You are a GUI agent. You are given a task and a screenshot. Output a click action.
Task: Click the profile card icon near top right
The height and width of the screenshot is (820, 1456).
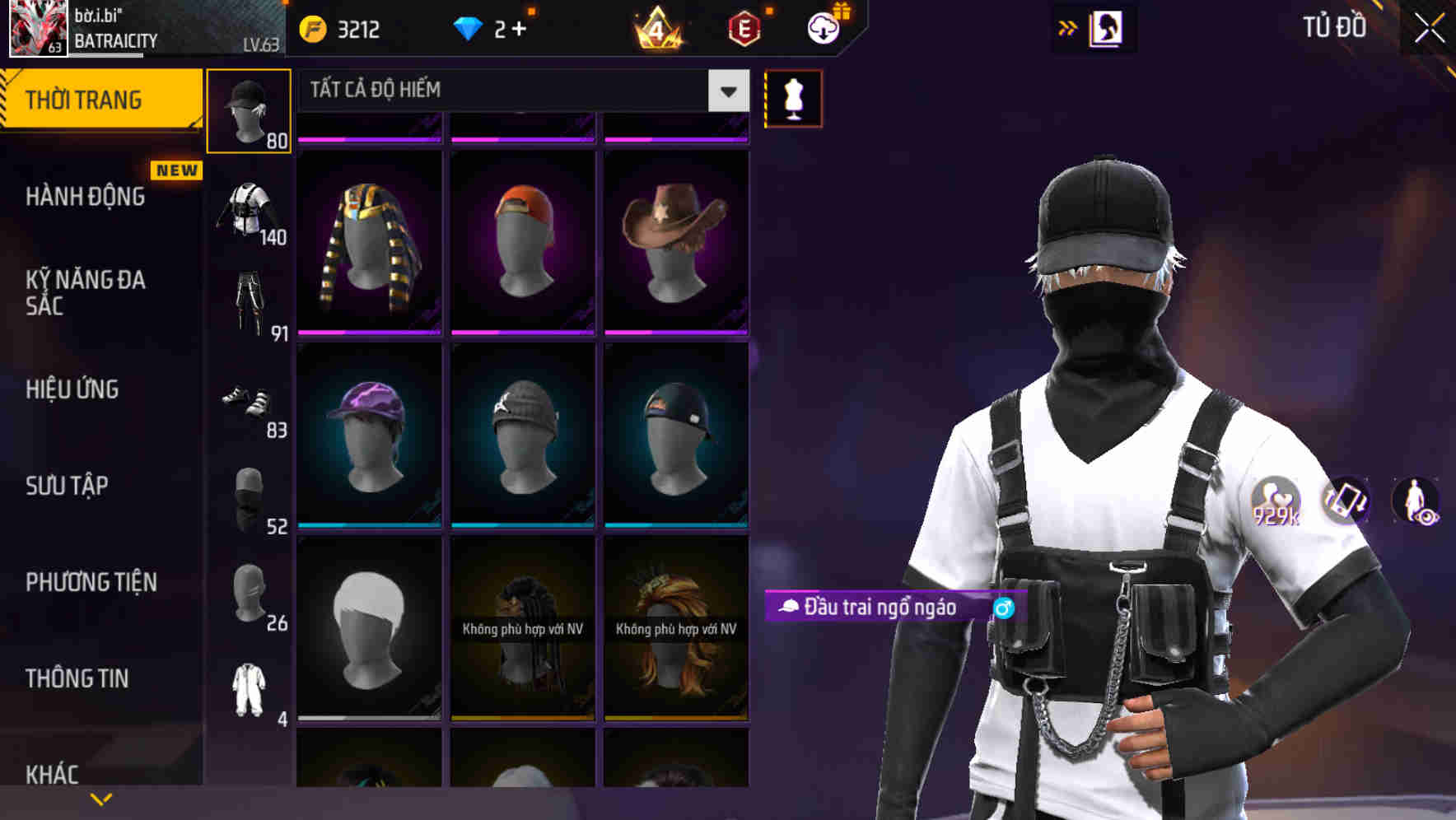(x=1108, y=29)
